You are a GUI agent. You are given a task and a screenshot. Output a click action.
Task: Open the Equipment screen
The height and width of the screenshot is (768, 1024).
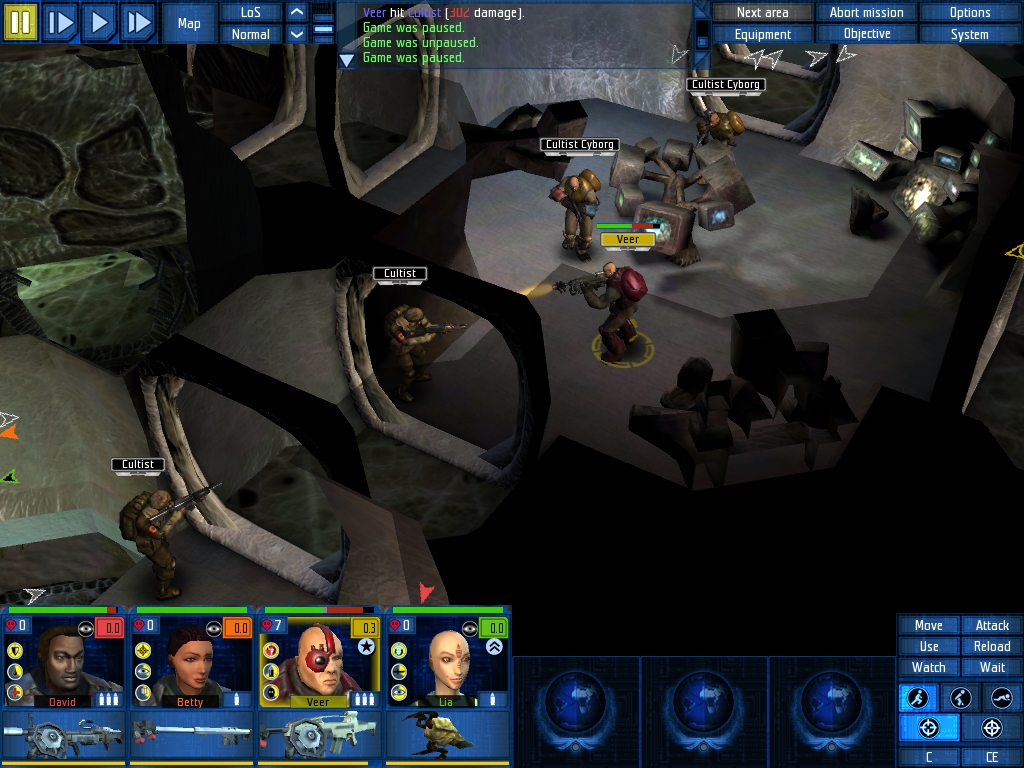click(x=762, y=34)
